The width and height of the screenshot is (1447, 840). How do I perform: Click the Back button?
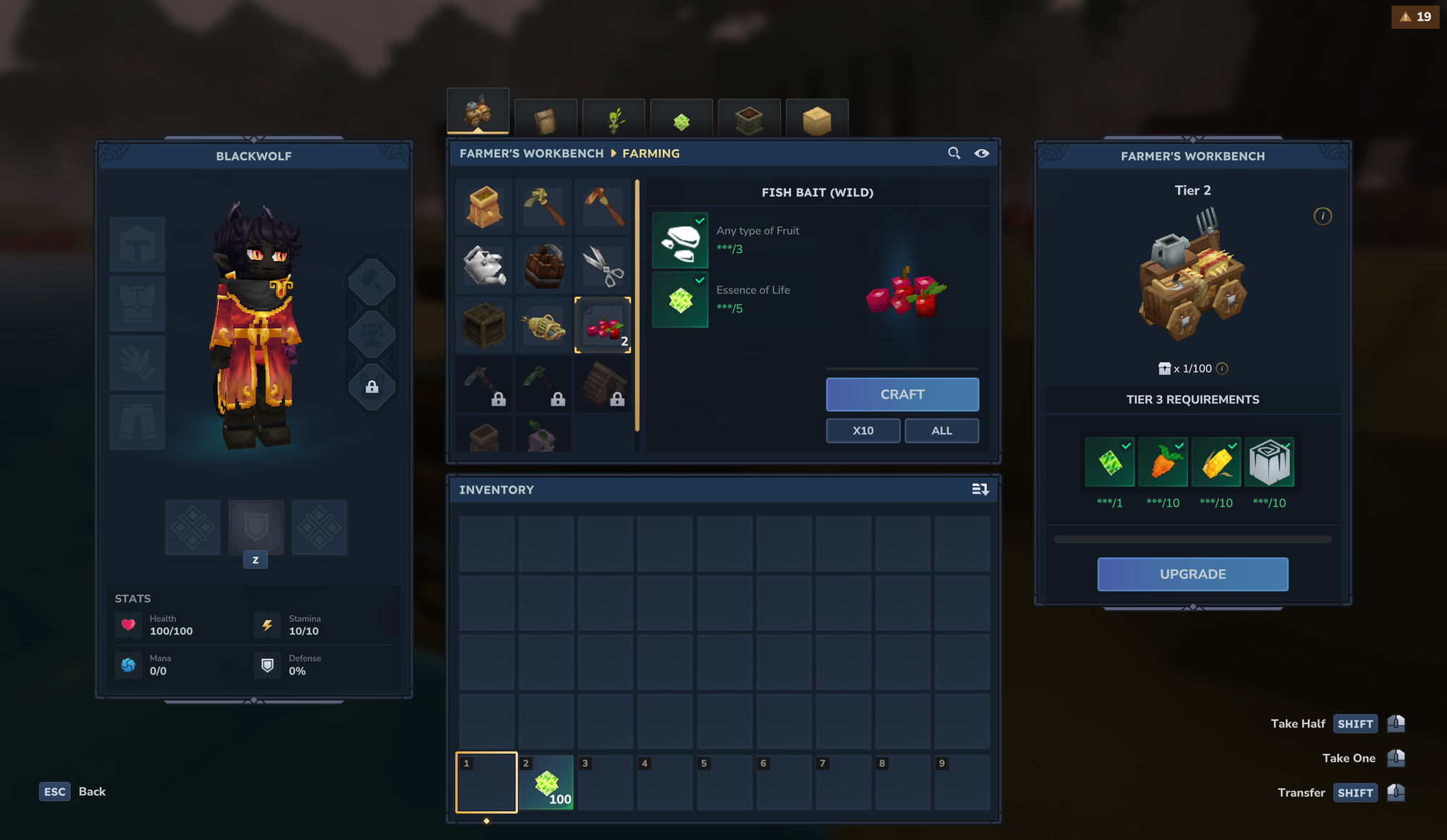(x=73, y=792)
